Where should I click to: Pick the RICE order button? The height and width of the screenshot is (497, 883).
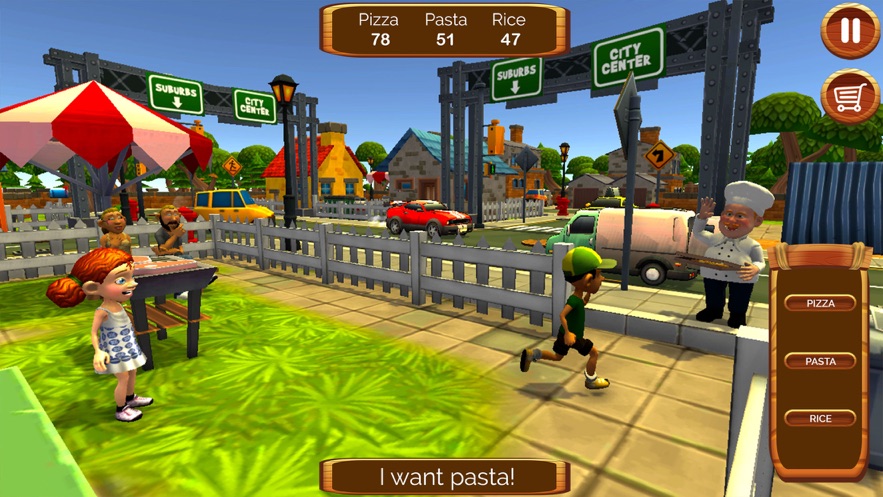(x=820, y=419)
